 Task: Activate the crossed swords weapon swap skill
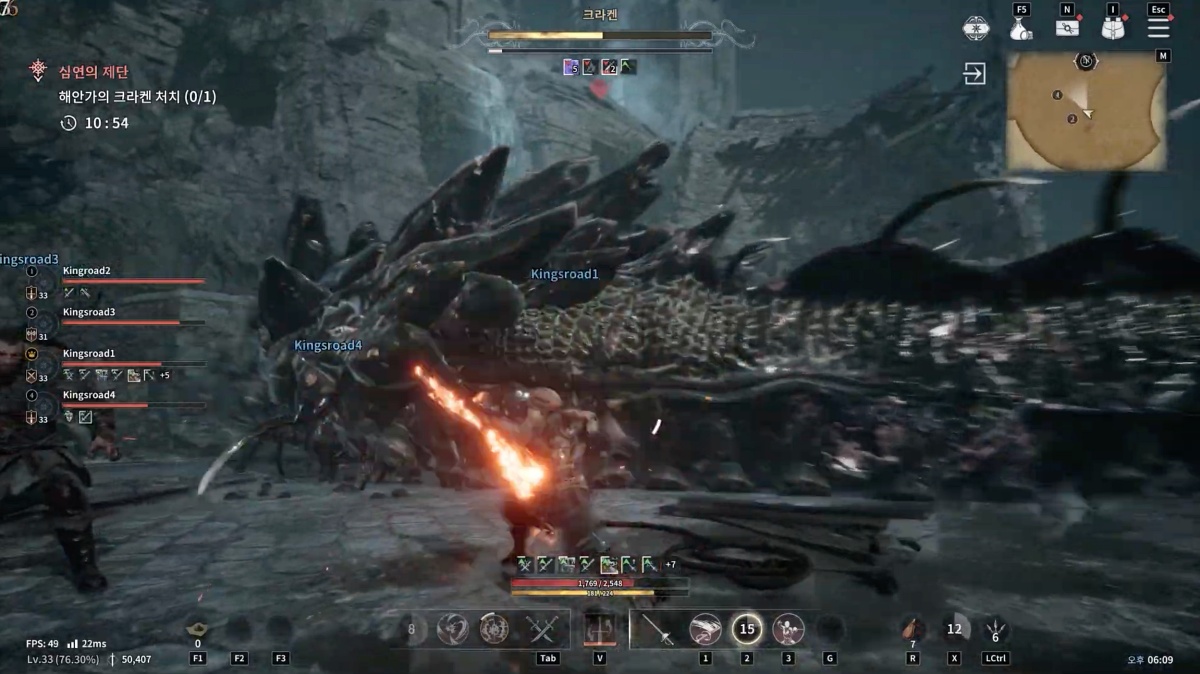click(x=543, y=629)
